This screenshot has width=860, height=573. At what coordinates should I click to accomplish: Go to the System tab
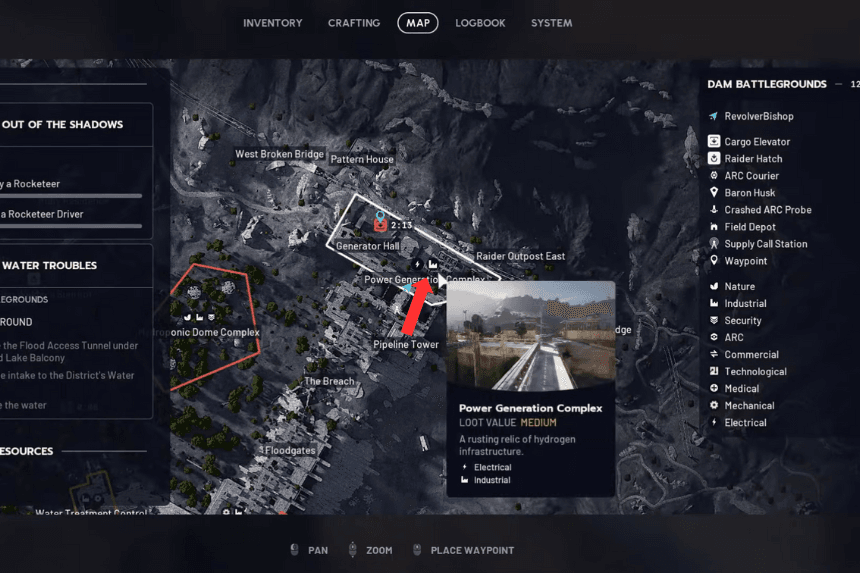[552, 23]
